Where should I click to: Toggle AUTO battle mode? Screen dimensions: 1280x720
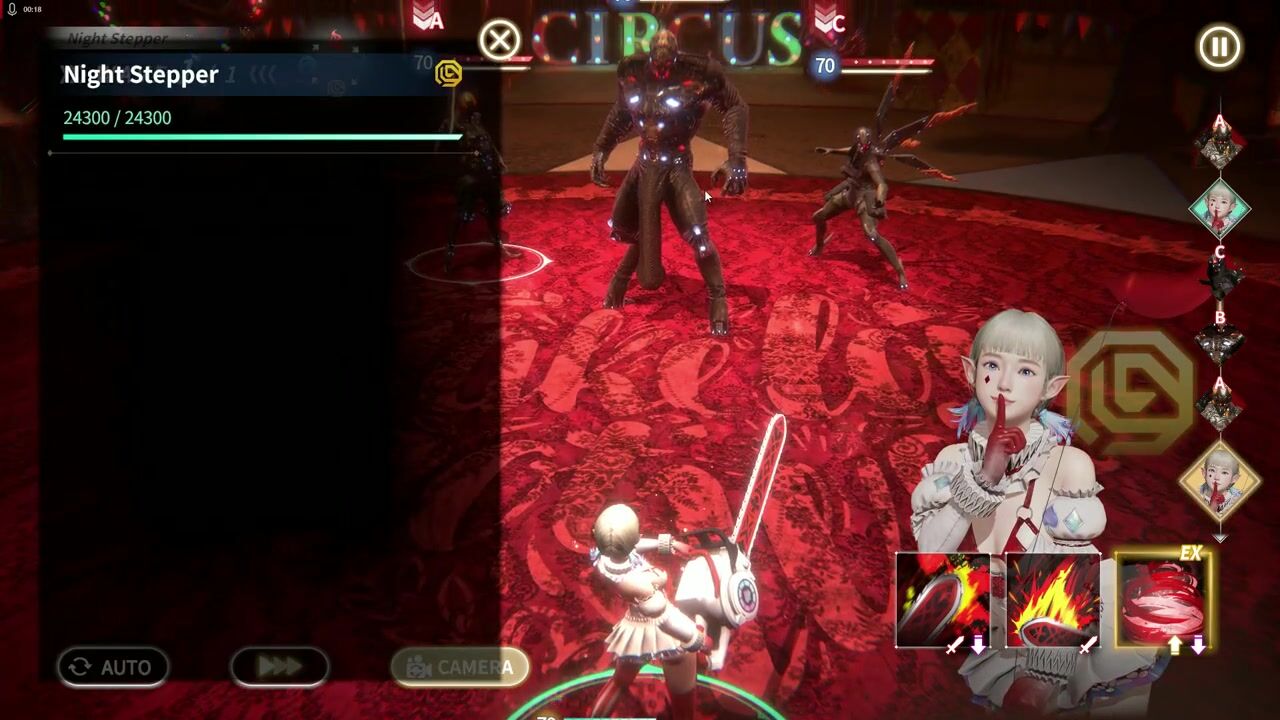[112, 667]
